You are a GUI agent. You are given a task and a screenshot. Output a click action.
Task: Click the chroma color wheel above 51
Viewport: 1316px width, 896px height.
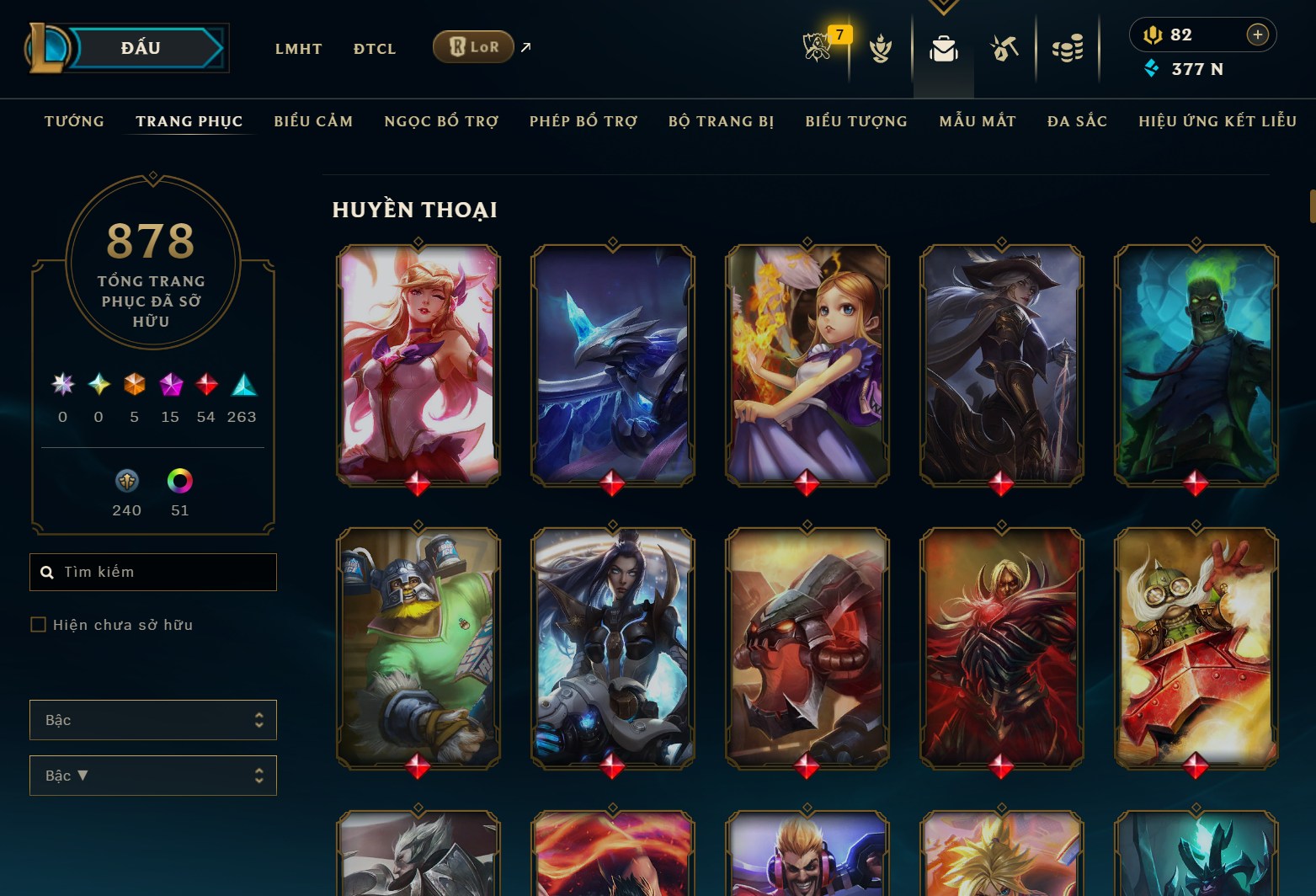coord(179,483)
